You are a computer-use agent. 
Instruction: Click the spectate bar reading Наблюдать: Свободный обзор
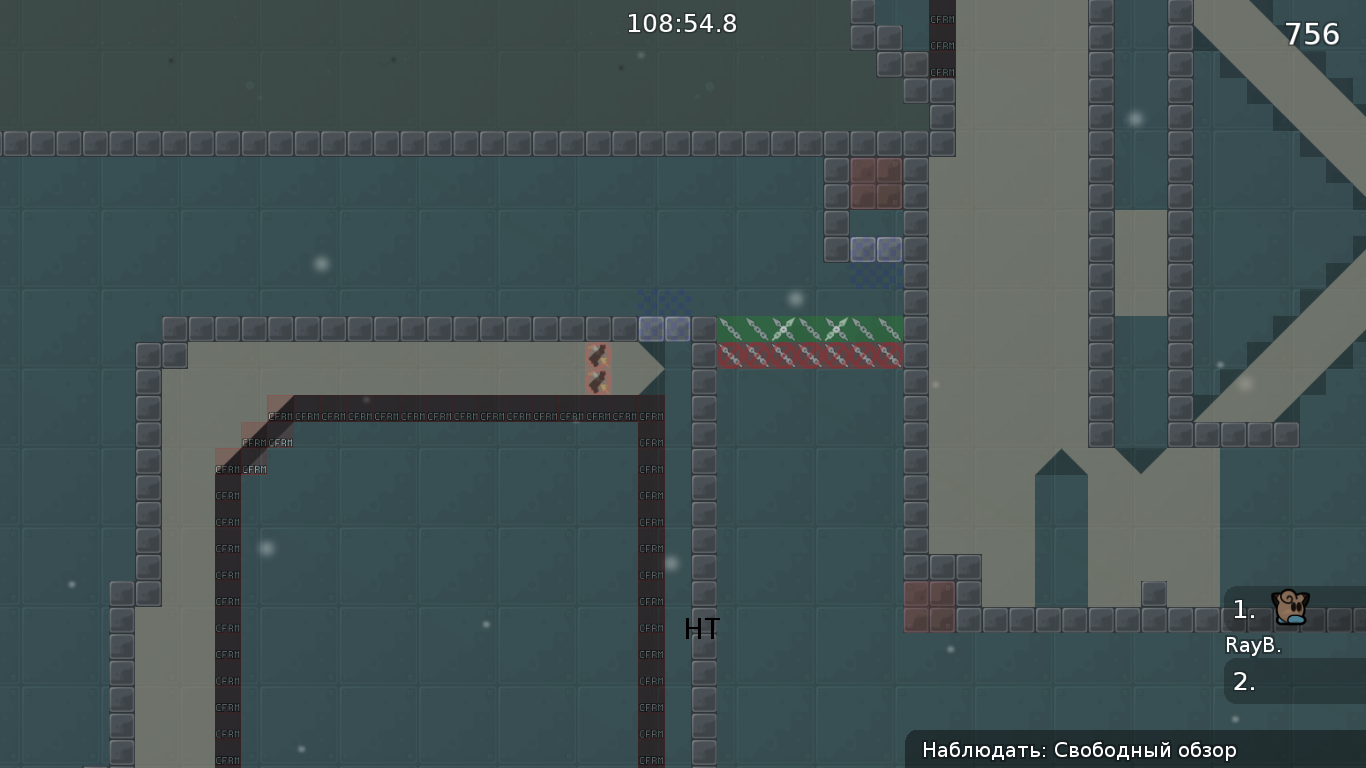(x=1135, y=749)
